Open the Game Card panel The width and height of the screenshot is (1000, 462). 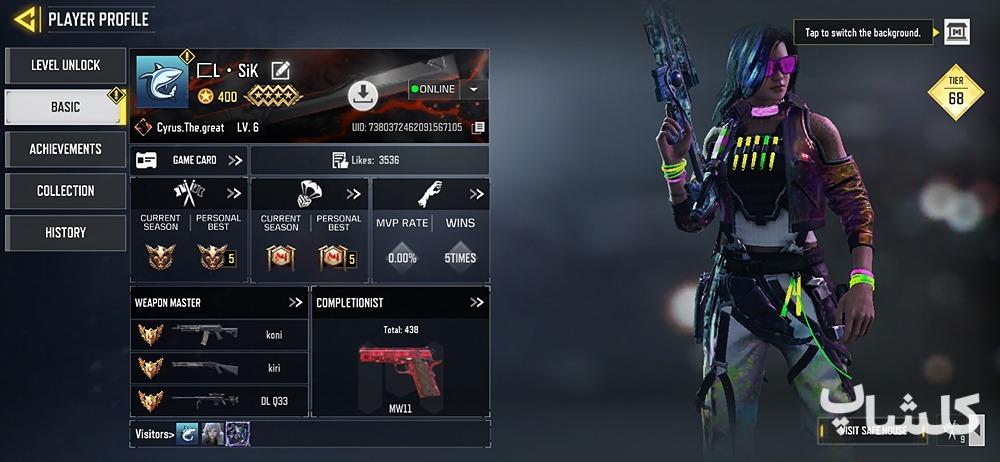click(189, 160)
